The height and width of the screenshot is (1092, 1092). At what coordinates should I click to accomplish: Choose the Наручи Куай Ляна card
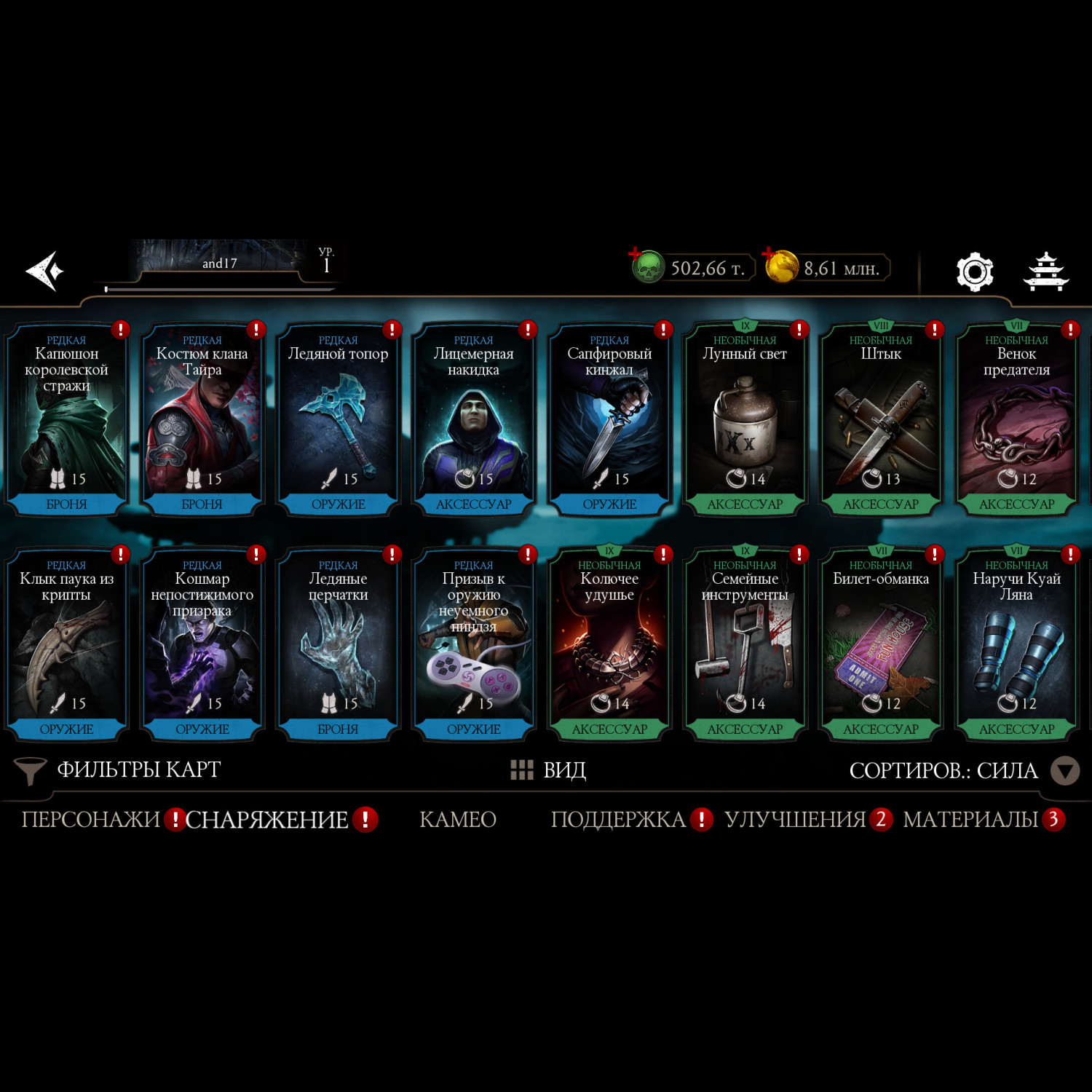tap(1016, 645)
